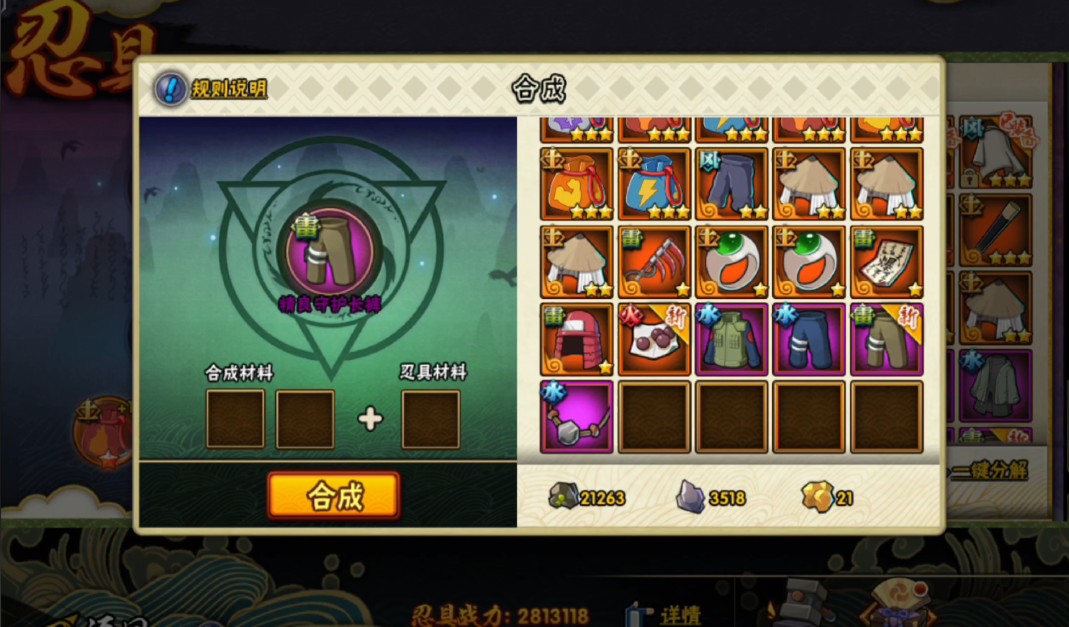1069x627 pixels.
Task: Choose the red samurai helmet item
Action: 577,339
